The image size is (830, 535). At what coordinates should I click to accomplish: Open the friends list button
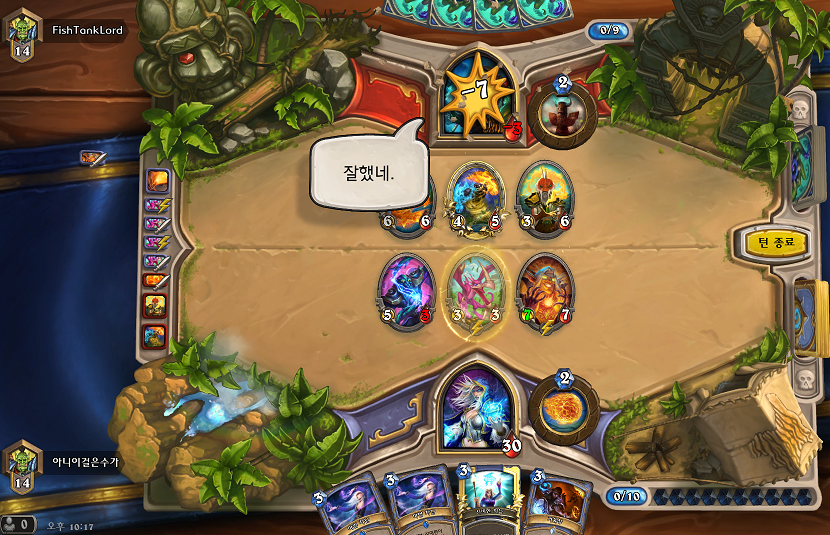pyautogui.click(x=18, y=523)
